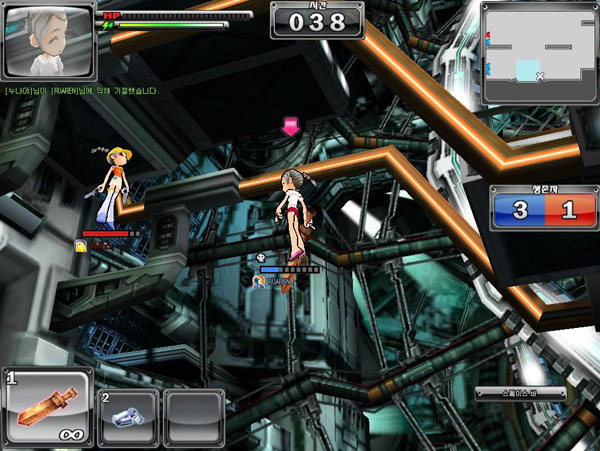Screen dimensions: 600x451
Task: Click the small dark label bar above the right pipes
Action: point(520,393)
